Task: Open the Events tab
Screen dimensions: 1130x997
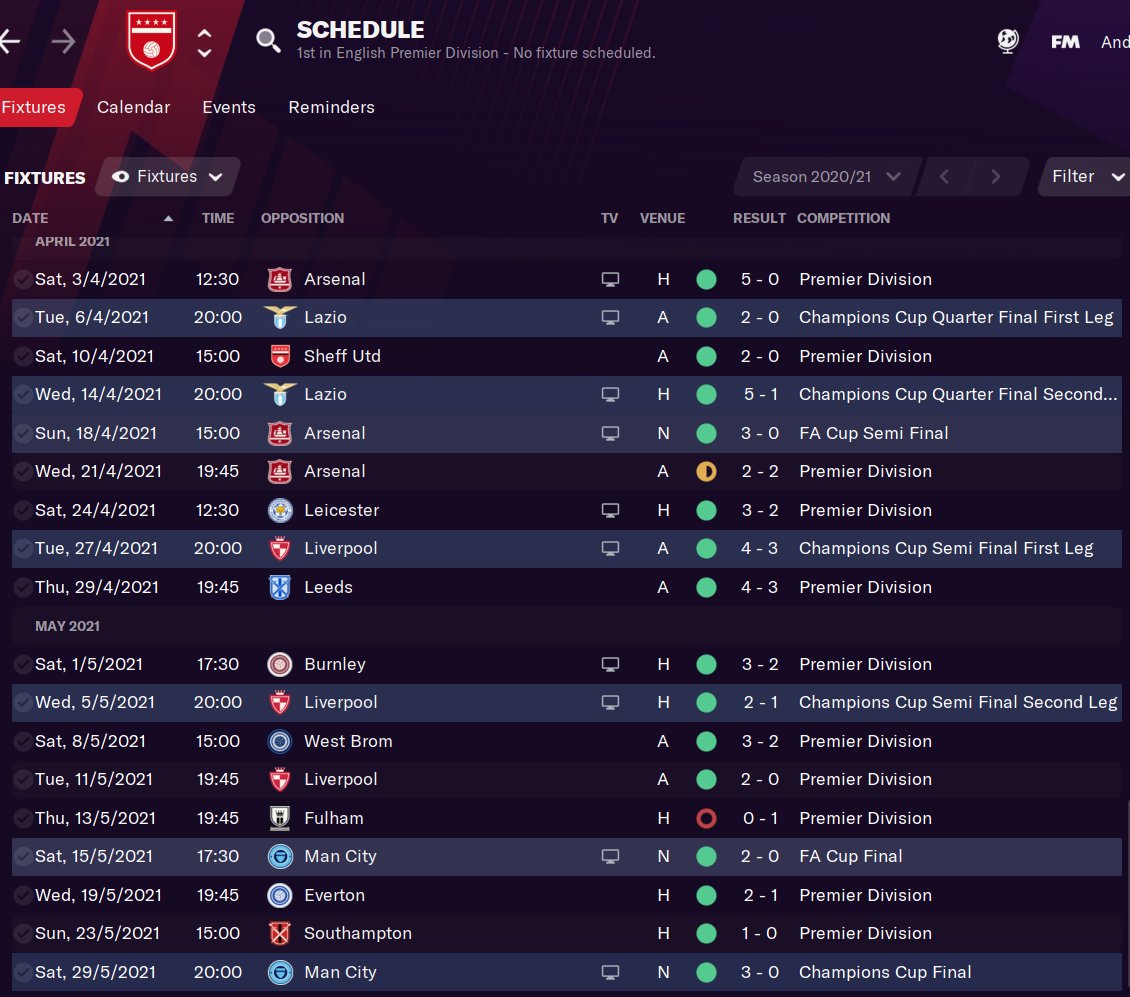Action: pyautogui.click(x=228, y=107)
